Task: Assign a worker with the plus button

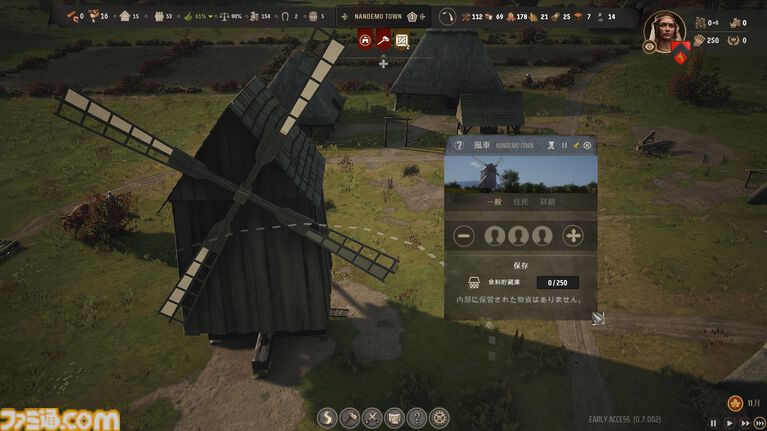Action: [573, 236]
